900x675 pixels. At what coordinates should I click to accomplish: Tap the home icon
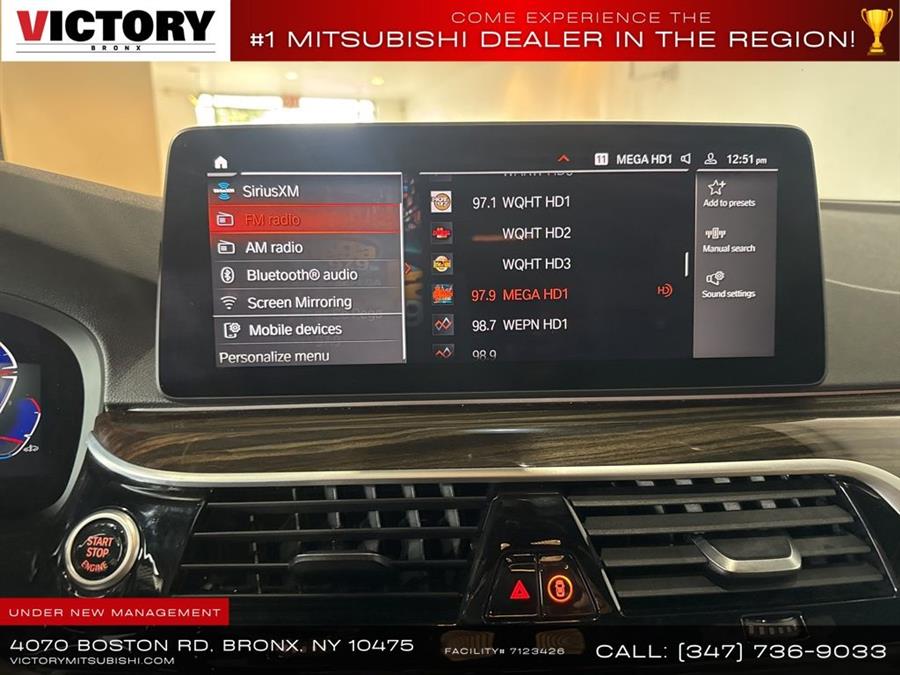point(221,162)
